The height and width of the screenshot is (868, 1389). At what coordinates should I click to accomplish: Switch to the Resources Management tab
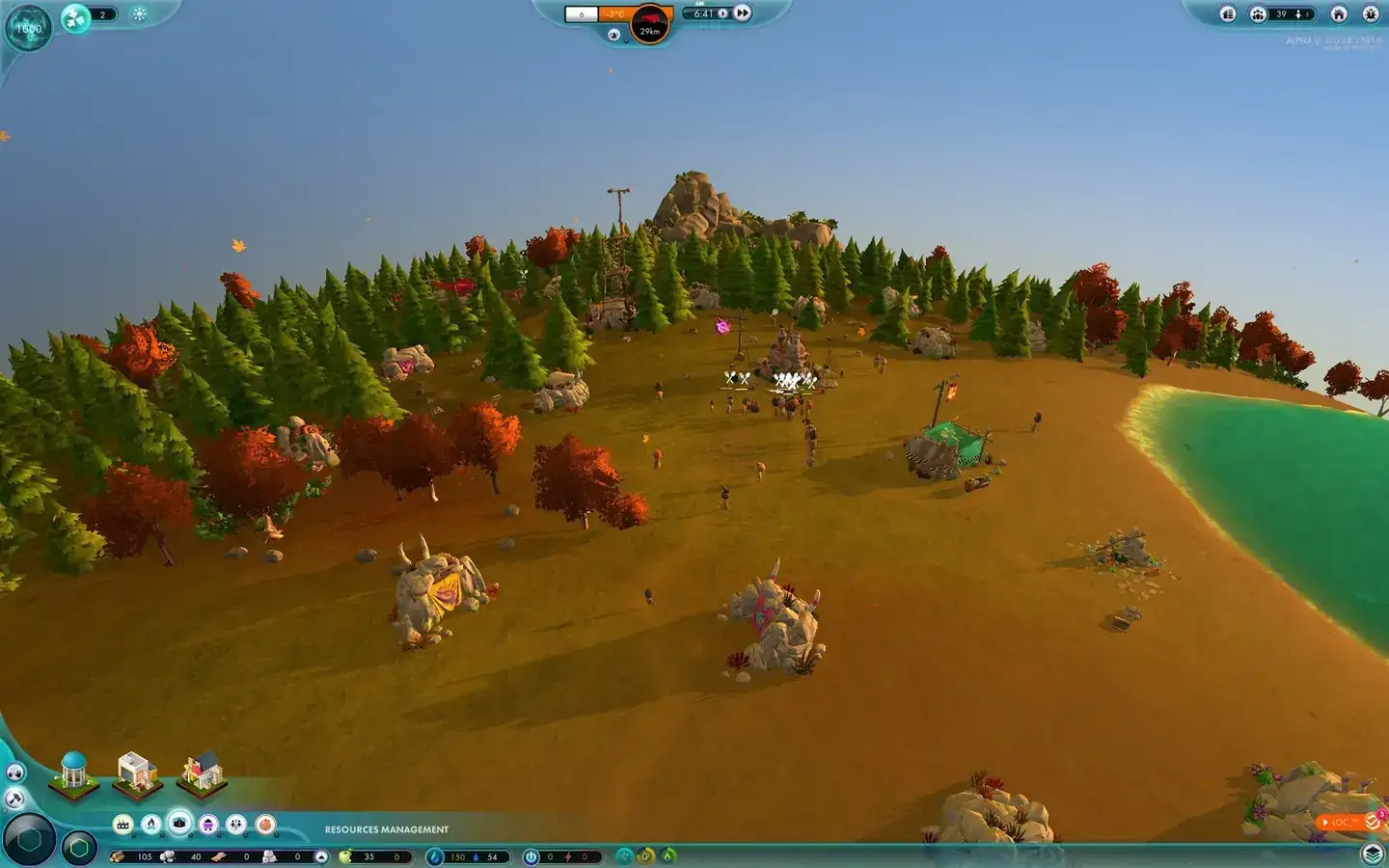point(386,827)
